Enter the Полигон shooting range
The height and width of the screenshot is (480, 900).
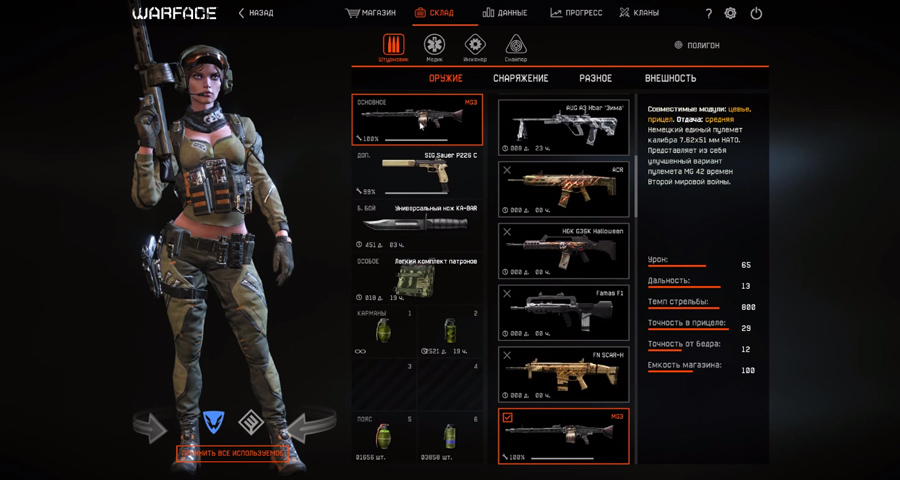(697, 45)
